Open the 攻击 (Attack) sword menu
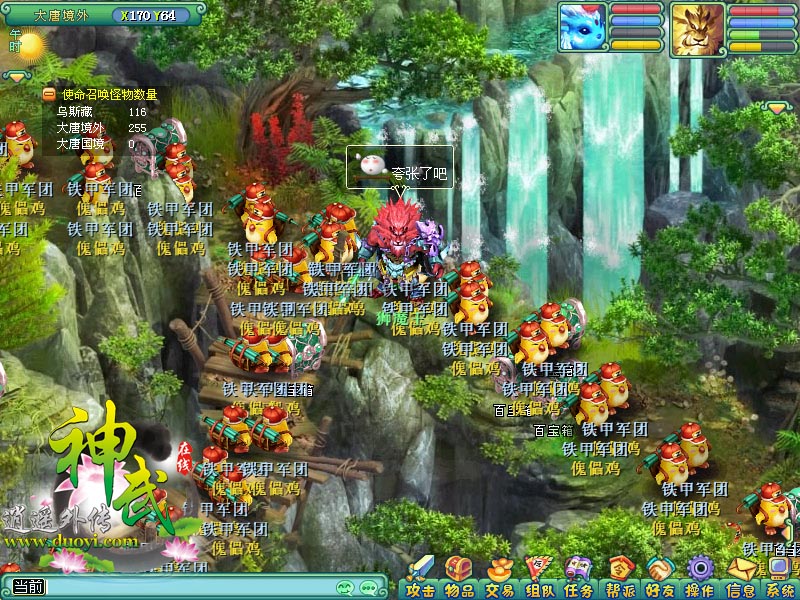Viewport: 800px width, 600px height. tap(421, 579)
